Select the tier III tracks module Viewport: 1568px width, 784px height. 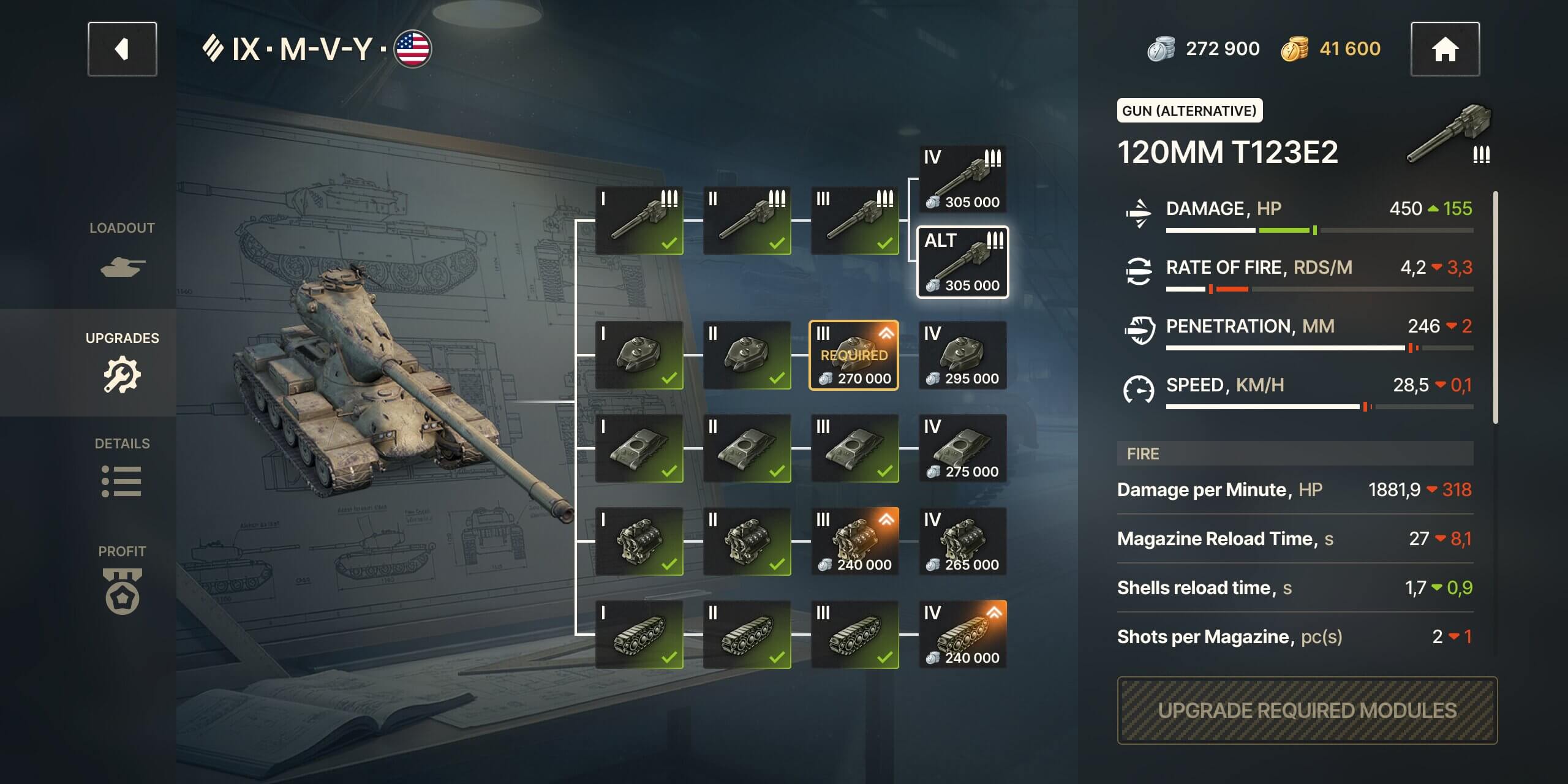pyautogui.click(x=854, y=635)
